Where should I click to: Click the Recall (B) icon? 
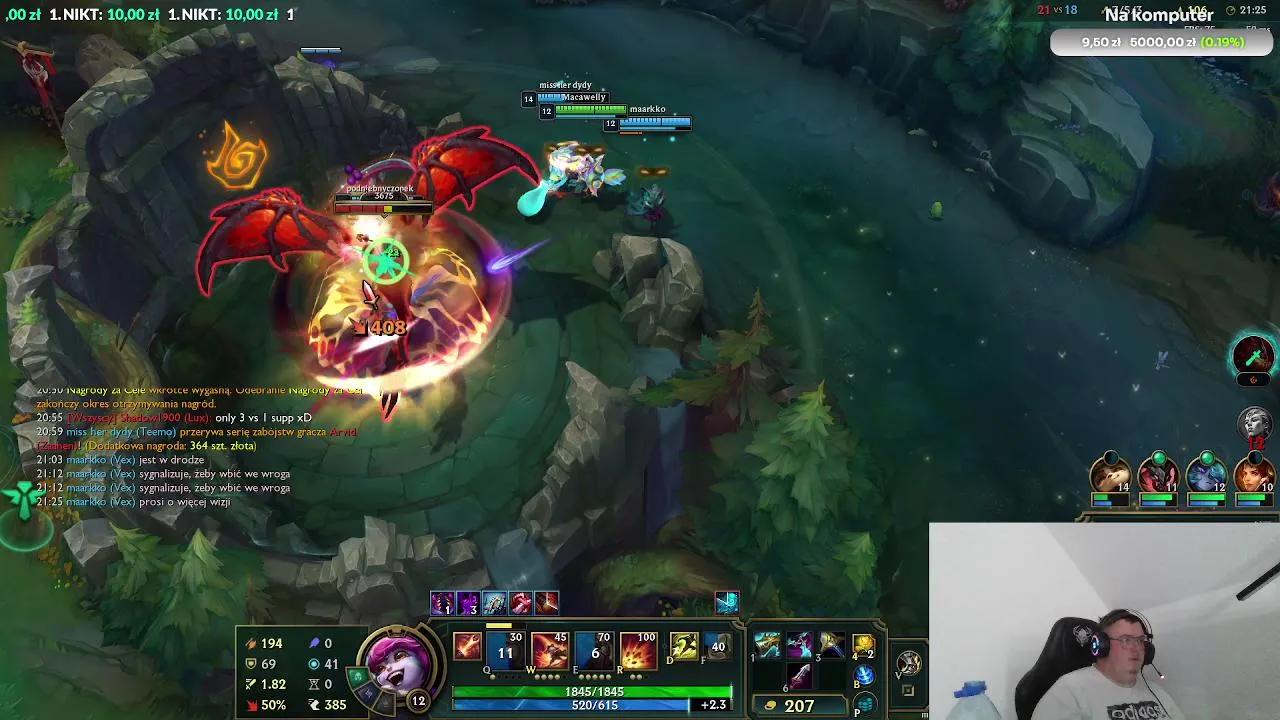pos(866,674)
